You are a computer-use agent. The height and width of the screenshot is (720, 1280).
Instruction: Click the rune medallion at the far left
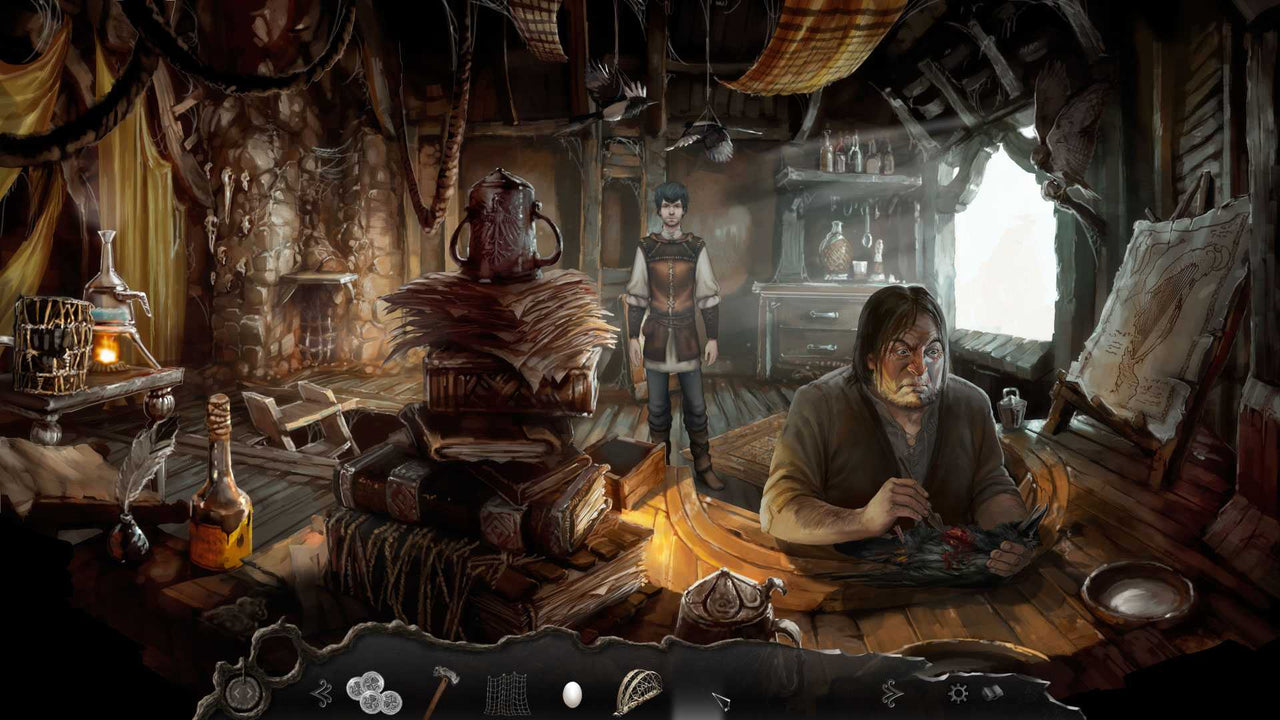(243, 692)
